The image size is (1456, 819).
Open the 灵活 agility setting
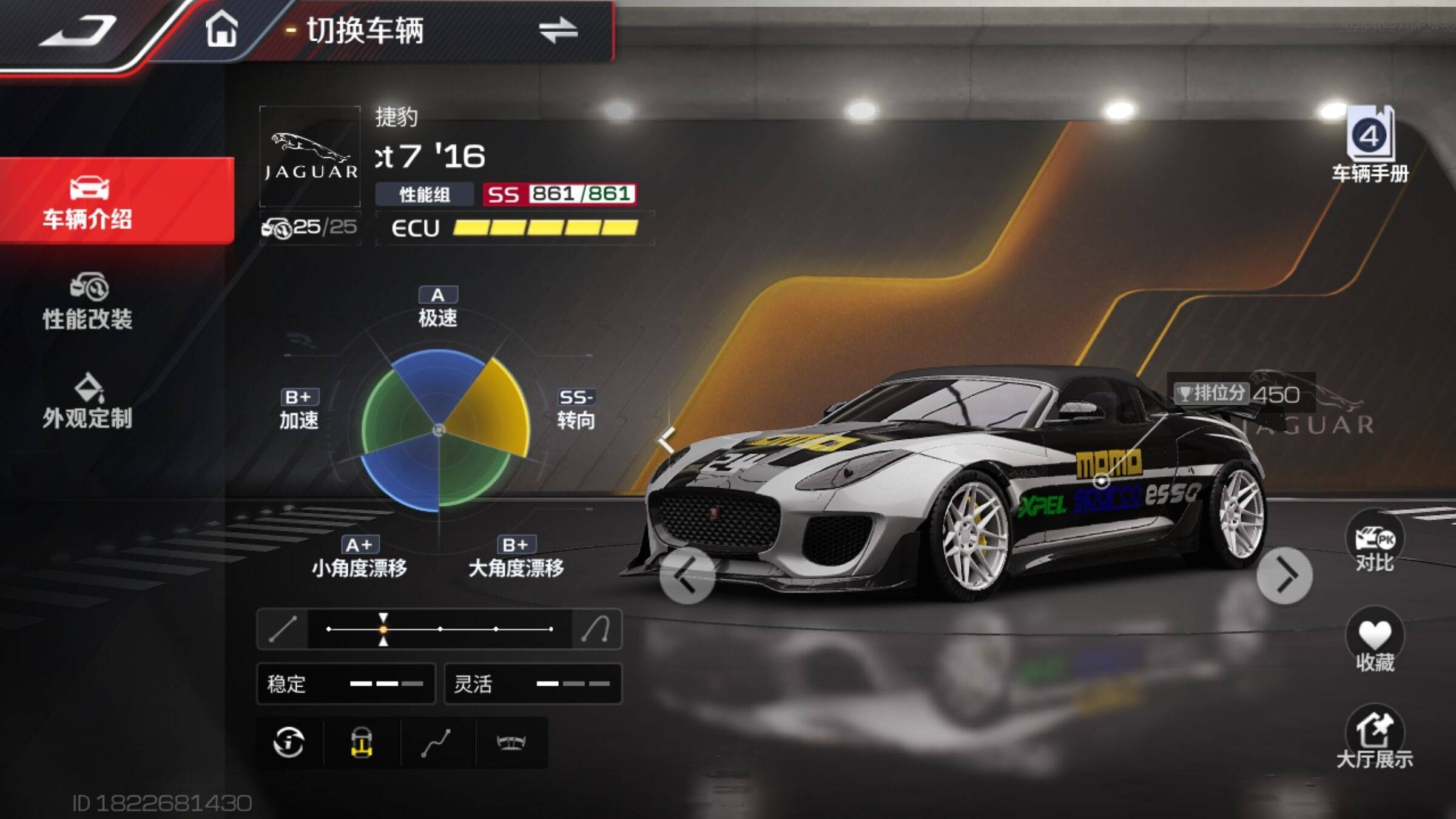[533, 684]
